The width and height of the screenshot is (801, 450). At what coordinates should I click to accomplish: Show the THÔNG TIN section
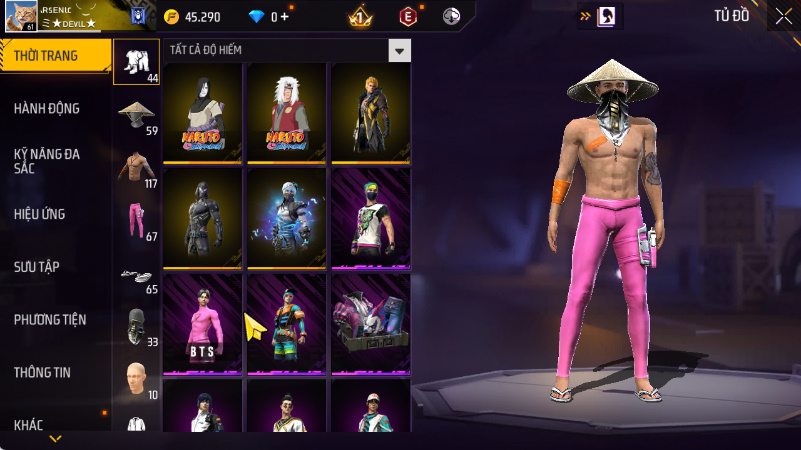coord(42,372)
